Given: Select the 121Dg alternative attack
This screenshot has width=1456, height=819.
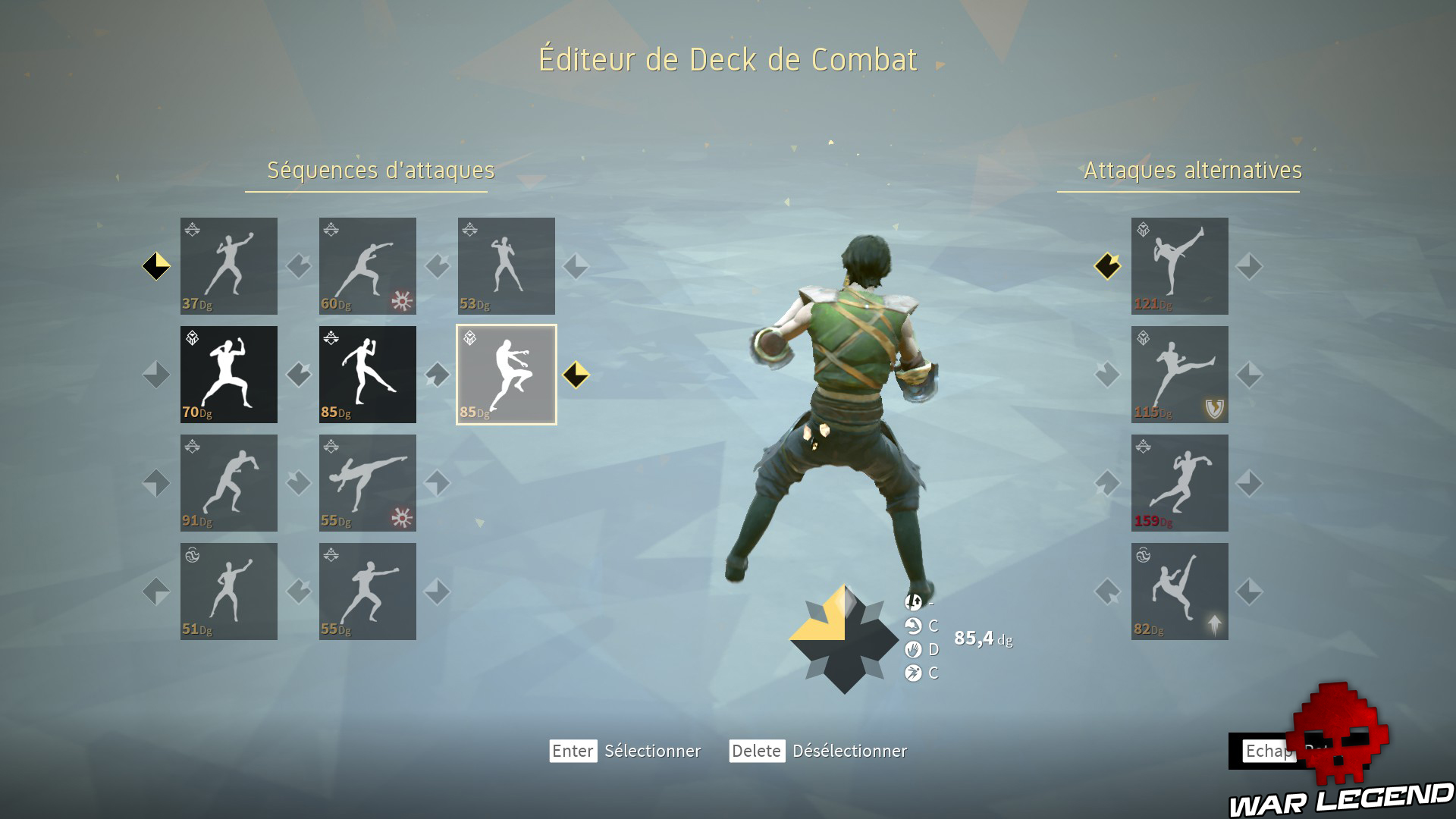Looking at the screenshot, I should pos(1179,266).
